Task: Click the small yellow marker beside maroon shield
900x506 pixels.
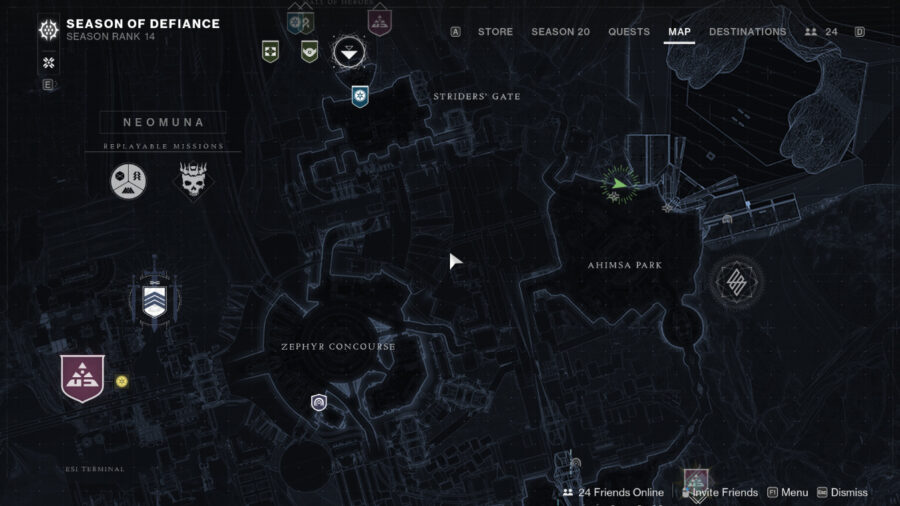Action: pyautogui.click(x=122, y=381)
